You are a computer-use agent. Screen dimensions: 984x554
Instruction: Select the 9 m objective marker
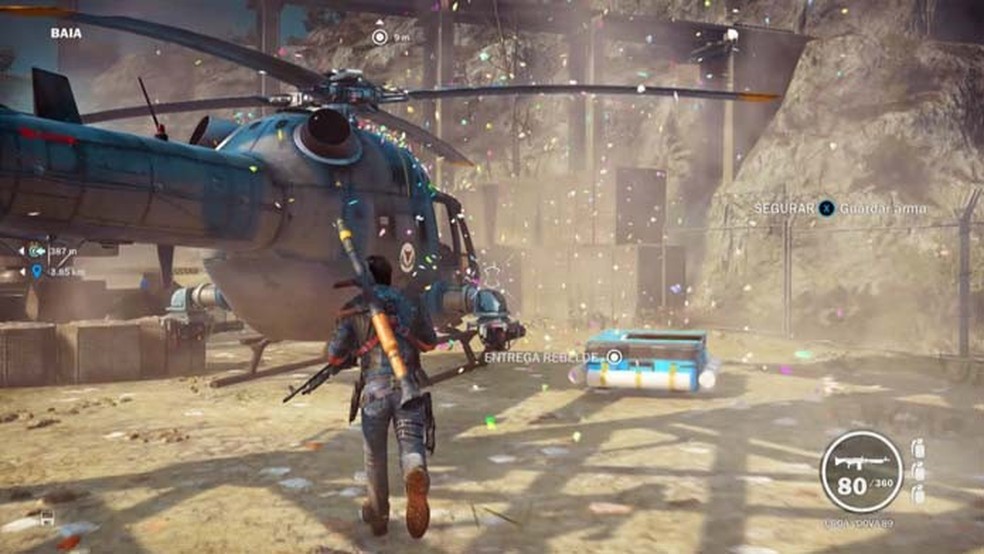point(379,37)
